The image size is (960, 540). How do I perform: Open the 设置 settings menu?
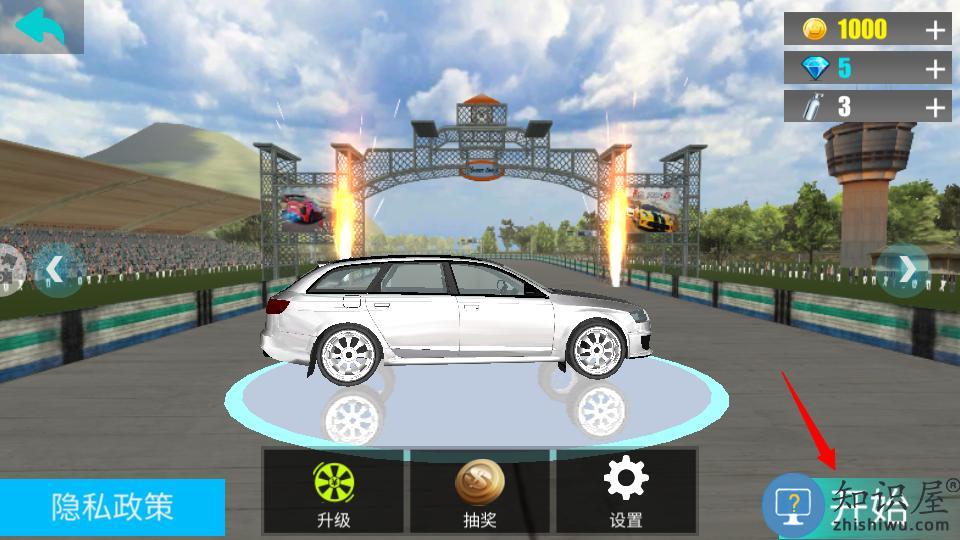click(x=626, y=491)
